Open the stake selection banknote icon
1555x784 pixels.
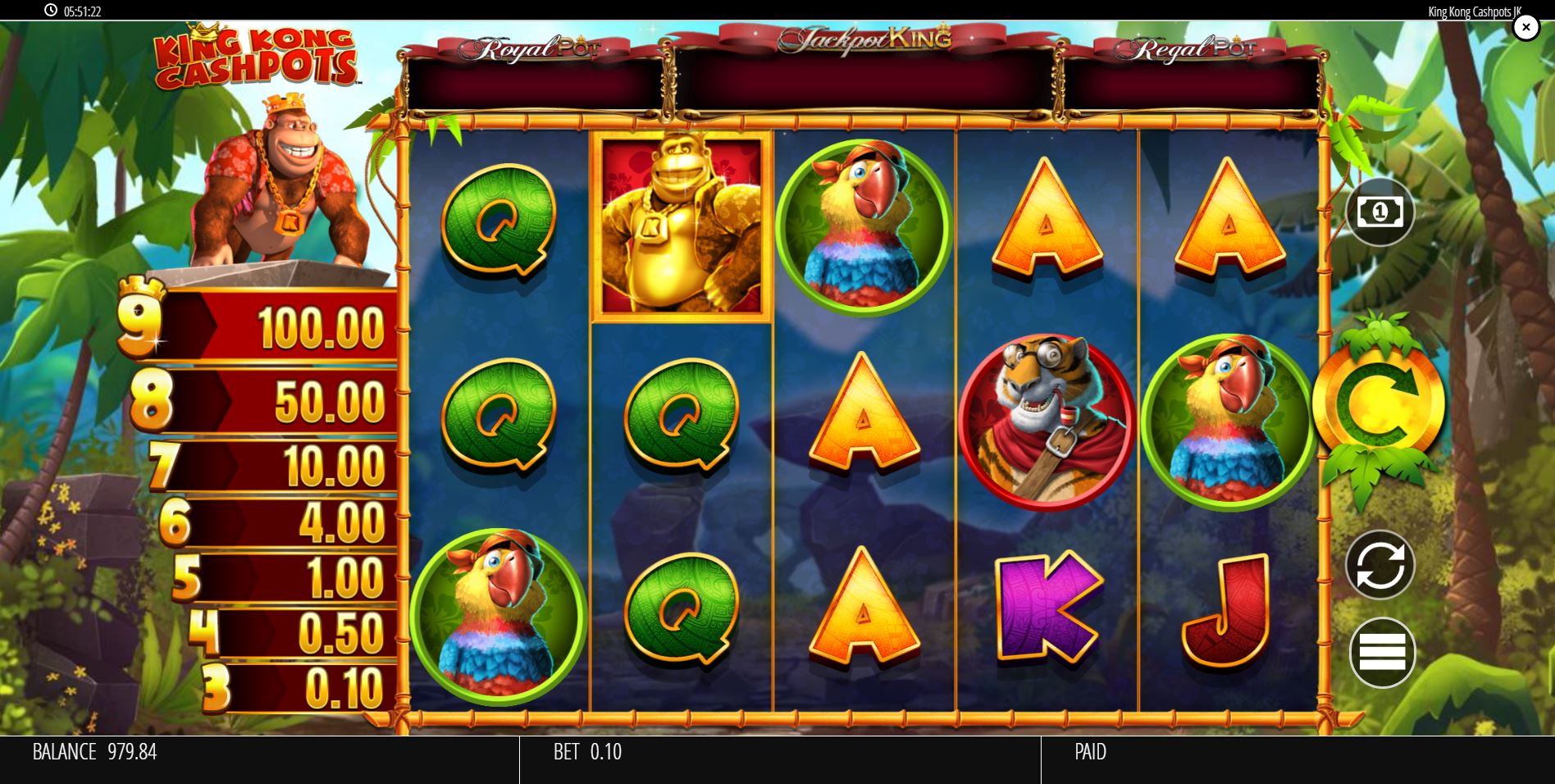tap(1381, 212)
